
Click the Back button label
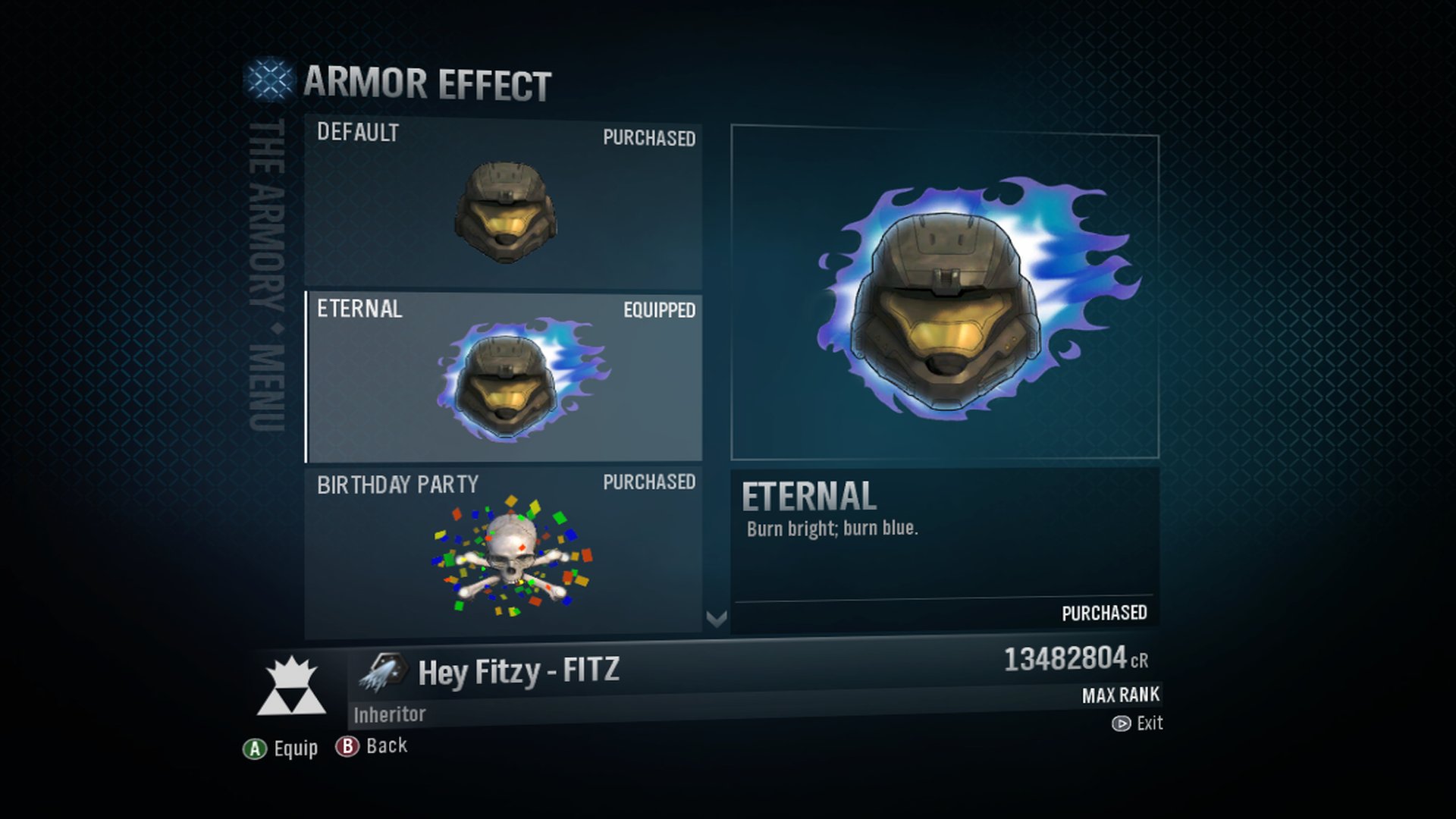385,746
